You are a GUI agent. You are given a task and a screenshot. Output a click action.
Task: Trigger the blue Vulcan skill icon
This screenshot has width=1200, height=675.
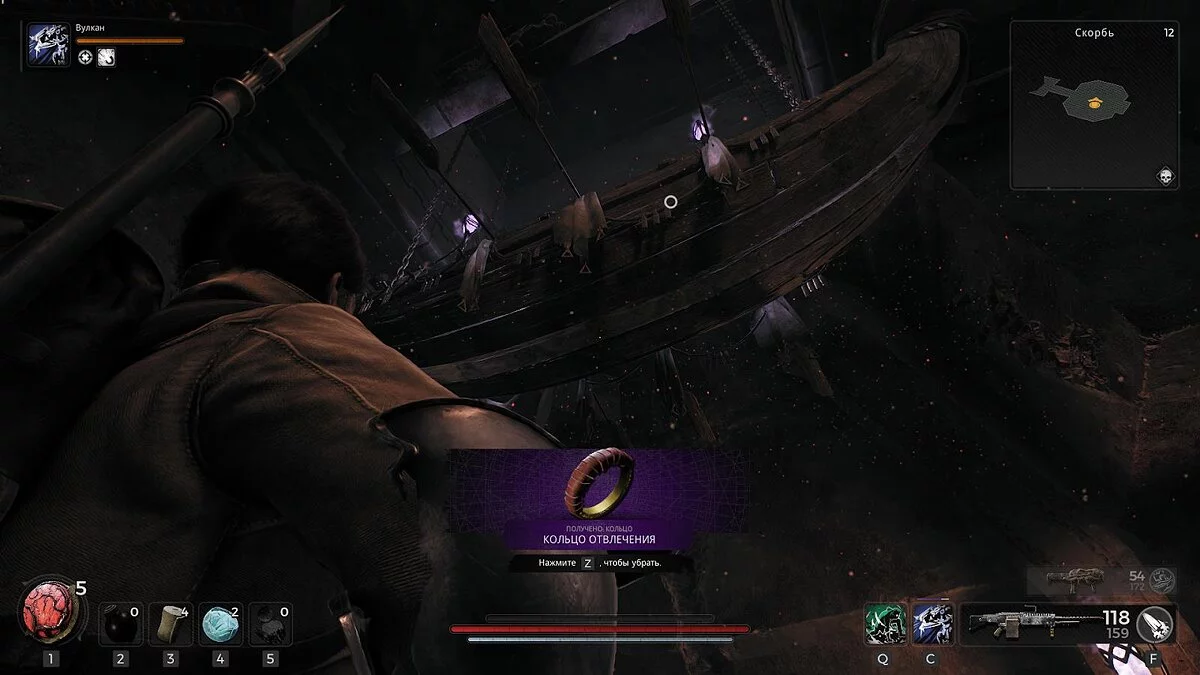(x=932, y=624)
